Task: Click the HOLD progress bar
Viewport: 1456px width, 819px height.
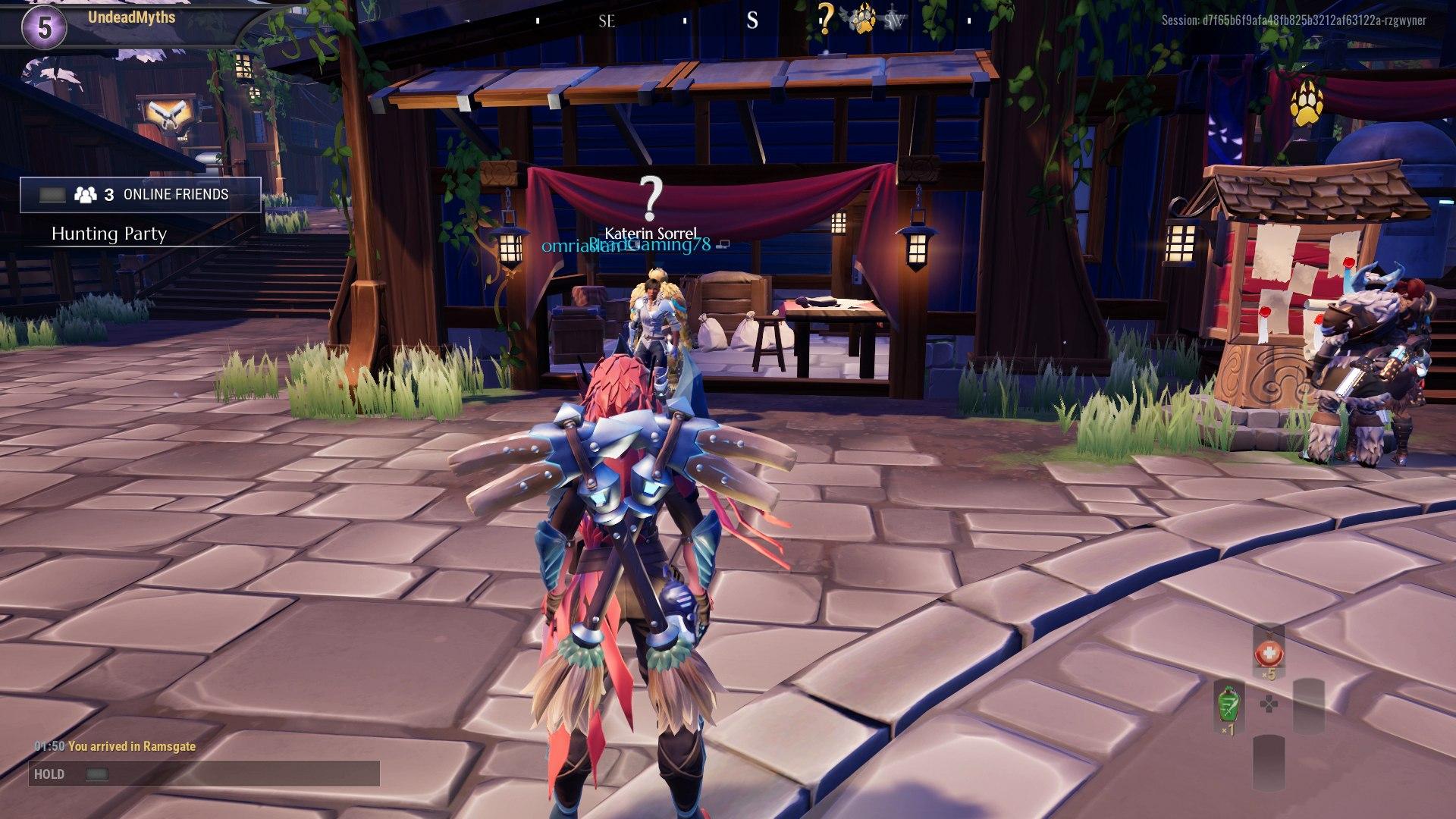Action: click(x=205, y=774)
